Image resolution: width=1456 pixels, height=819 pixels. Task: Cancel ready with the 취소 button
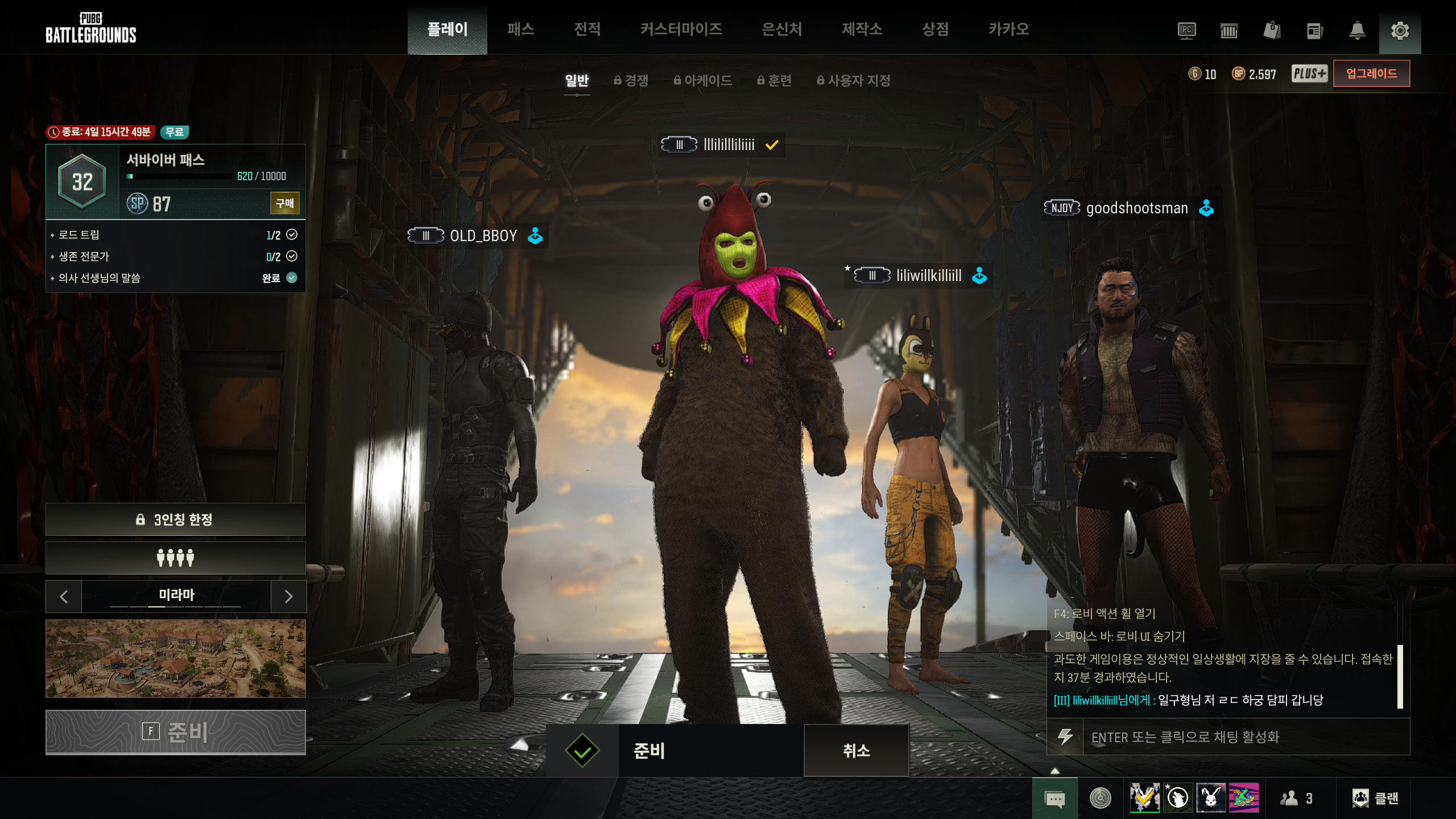pyautogui.click(x=856, y=751)
